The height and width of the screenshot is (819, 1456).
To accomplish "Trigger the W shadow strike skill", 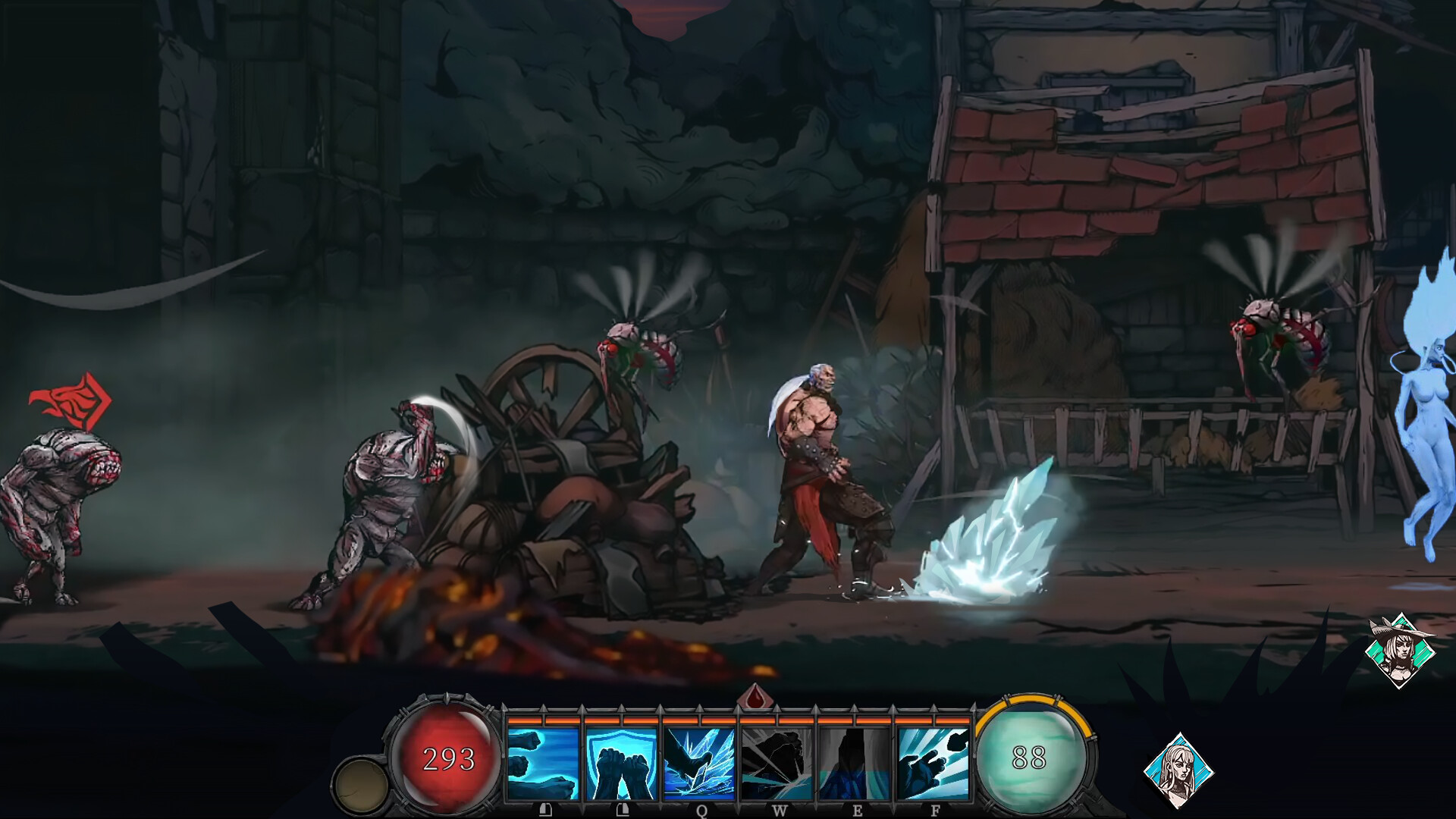I will (776, 762).
